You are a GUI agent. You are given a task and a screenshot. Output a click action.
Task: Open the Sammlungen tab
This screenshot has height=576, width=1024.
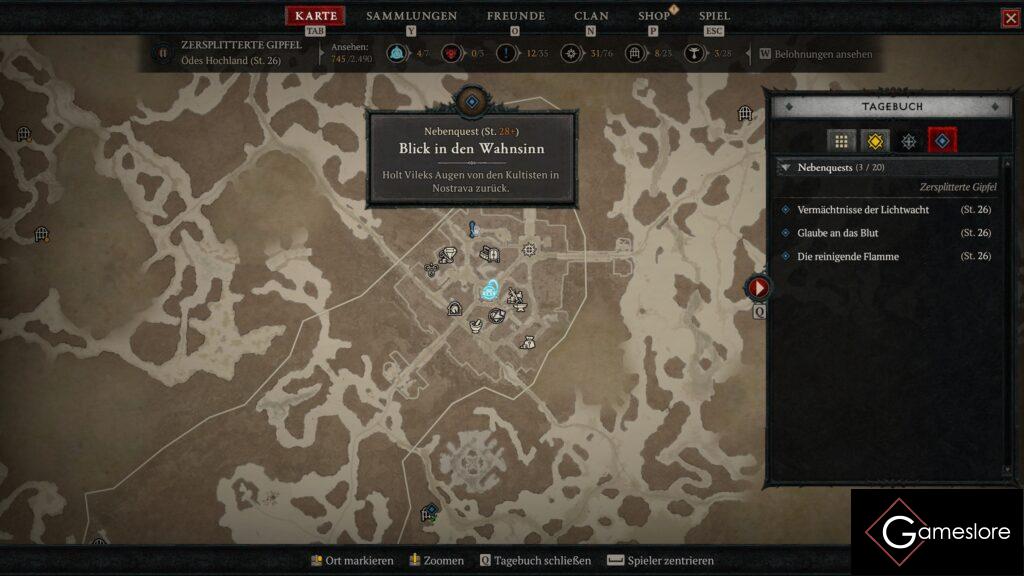click(411, 16)
